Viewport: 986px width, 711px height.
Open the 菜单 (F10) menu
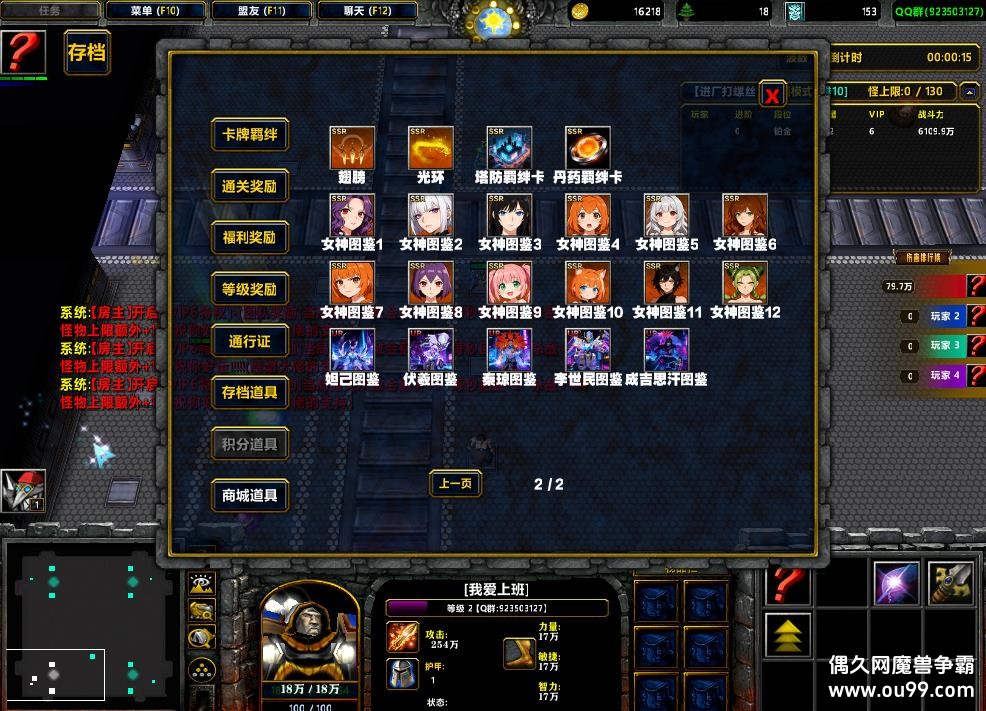pyautogui.click(x=155, y=11)
